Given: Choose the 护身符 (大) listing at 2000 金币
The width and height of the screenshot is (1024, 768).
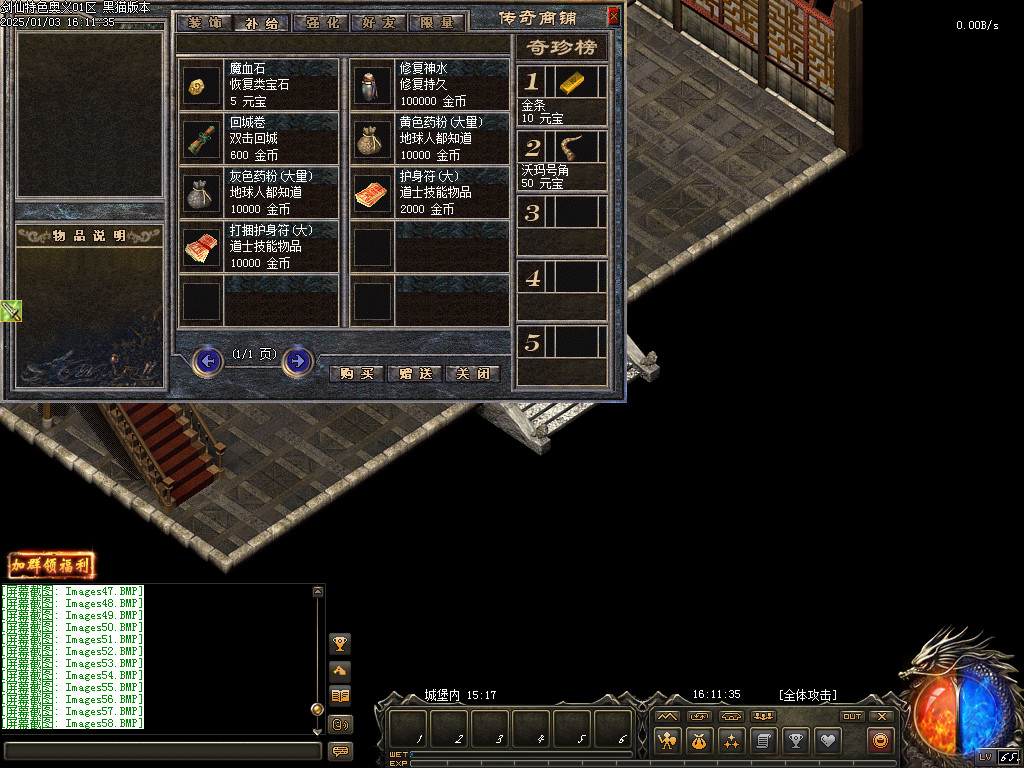Looking at the screenshot, I should tap(428, 192).
